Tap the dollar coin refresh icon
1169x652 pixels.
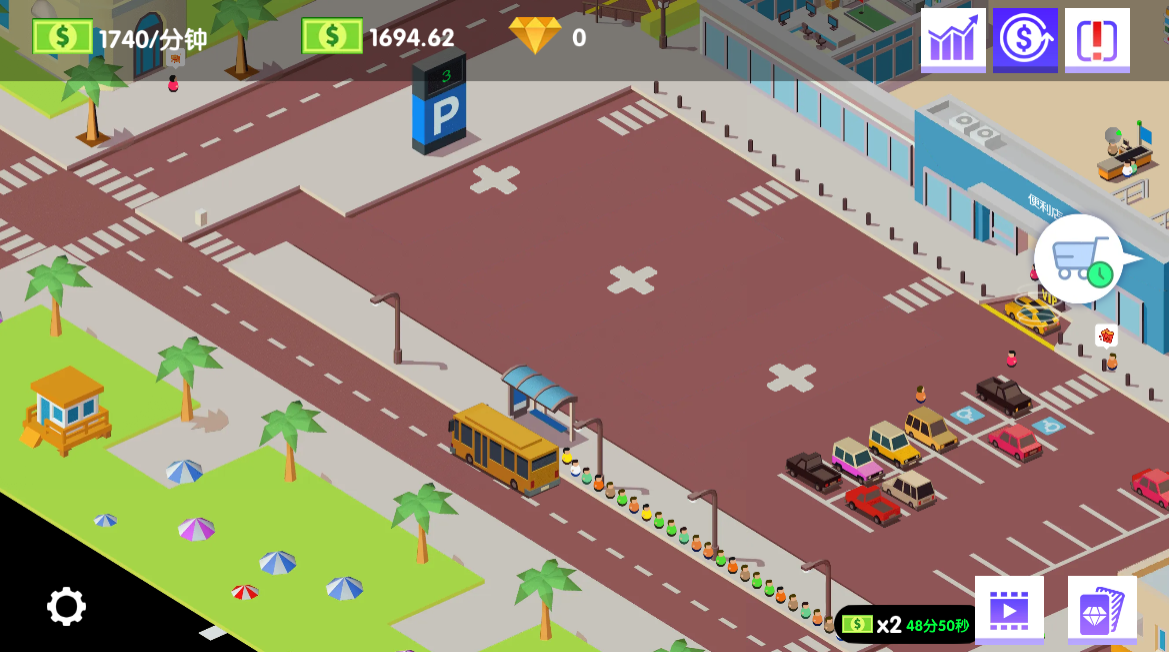click(1025, 40)
